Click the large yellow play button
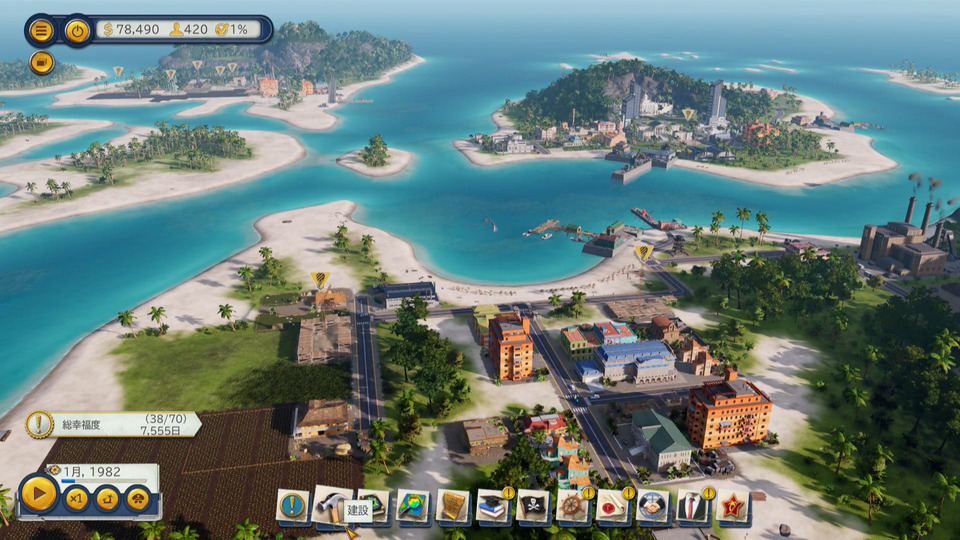Image resolution: width=960 pixels, height=540 pixels. pyautogui.click(x=39, y=494)
